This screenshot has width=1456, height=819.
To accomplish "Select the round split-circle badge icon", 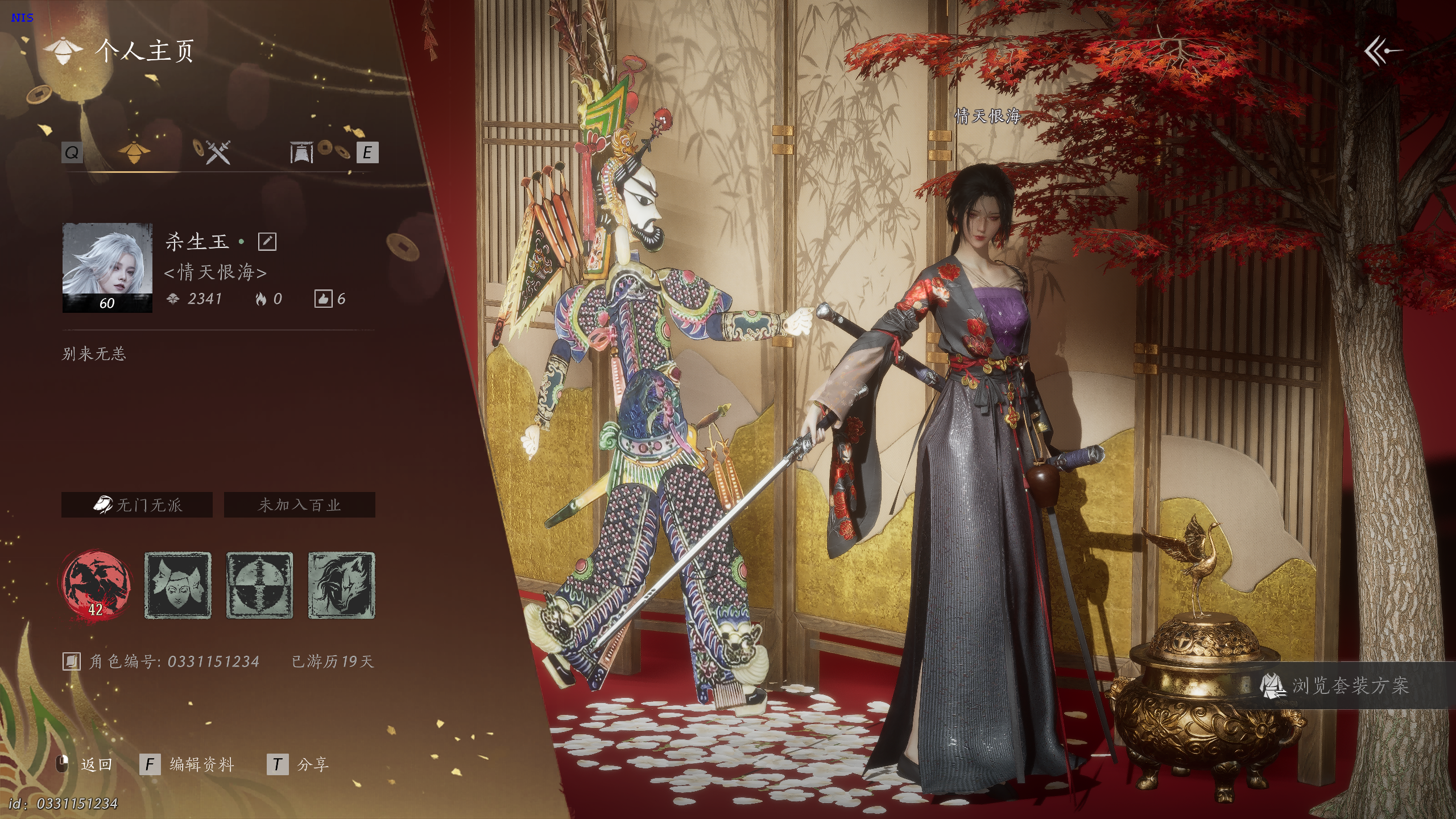I will (x=260, y=585).
